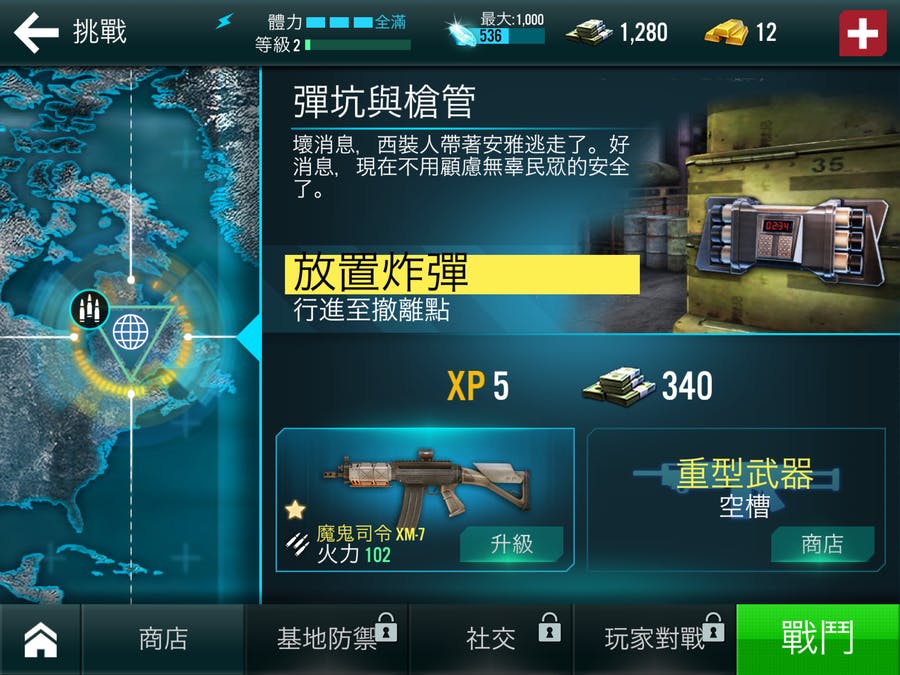Viewport: 900px width, 675px height.
Task: Select the locked 基地防禦 tab
Action: (x=327, y=639)
